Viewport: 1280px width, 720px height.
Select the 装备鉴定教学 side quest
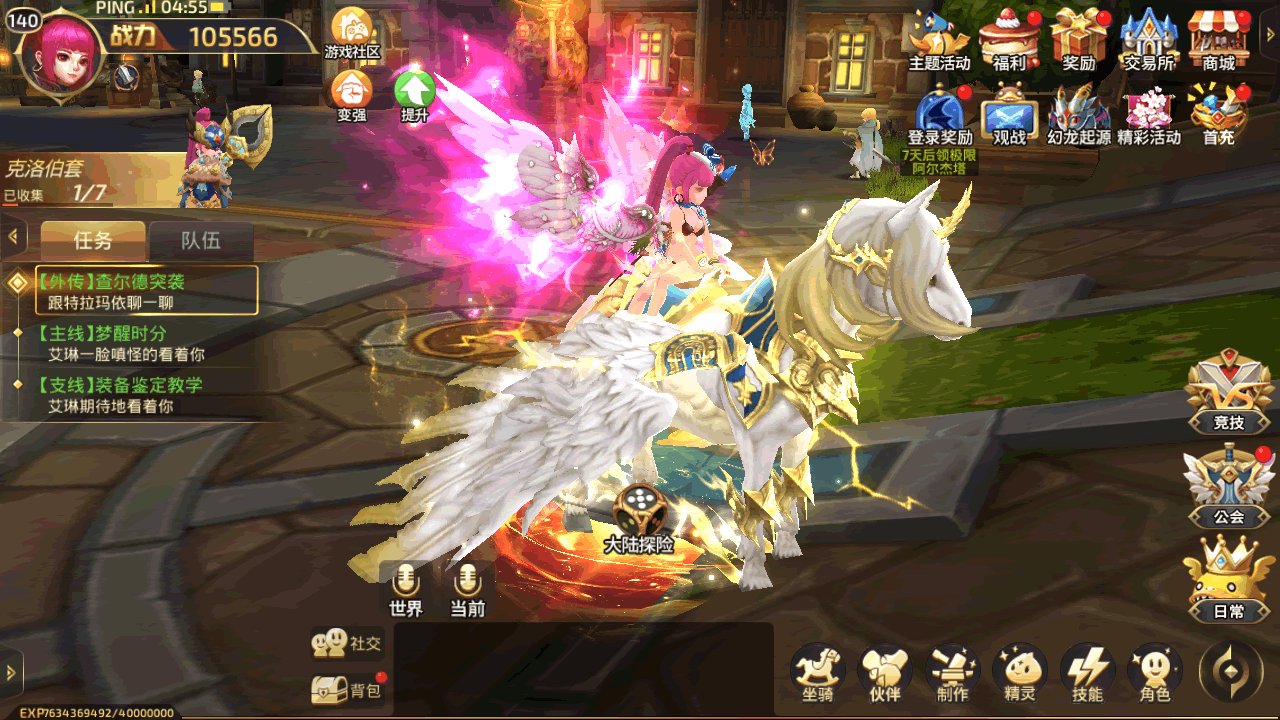pyautogui.click(x=120, y=395)
